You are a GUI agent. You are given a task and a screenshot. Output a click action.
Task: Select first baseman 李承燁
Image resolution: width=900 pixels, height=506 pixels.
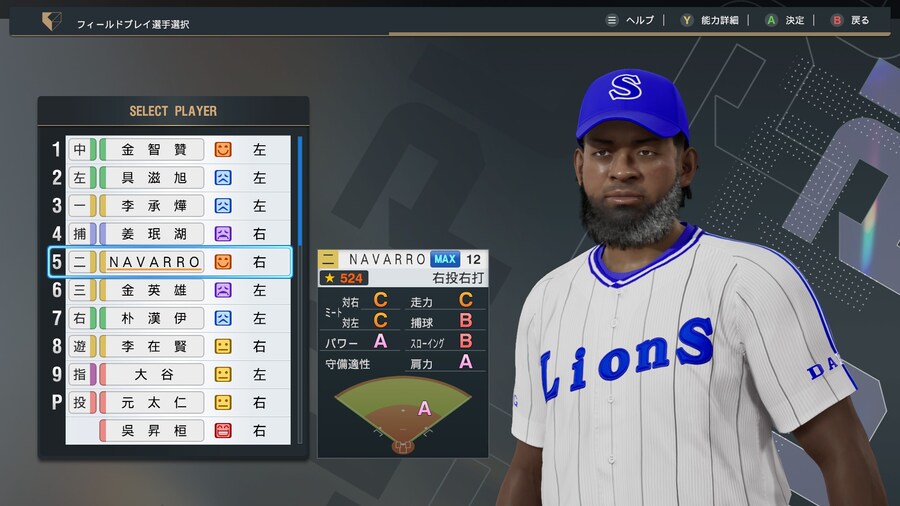(x=155, y=206)
